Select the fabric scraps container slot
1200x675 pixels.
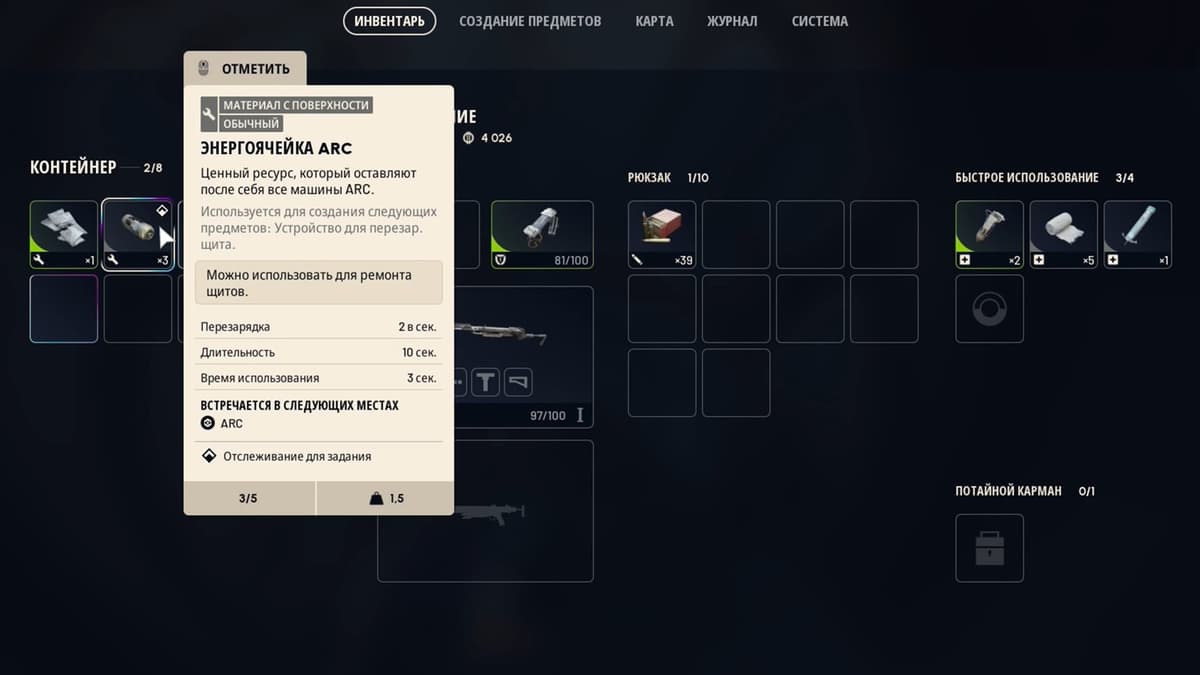point(64,235)
